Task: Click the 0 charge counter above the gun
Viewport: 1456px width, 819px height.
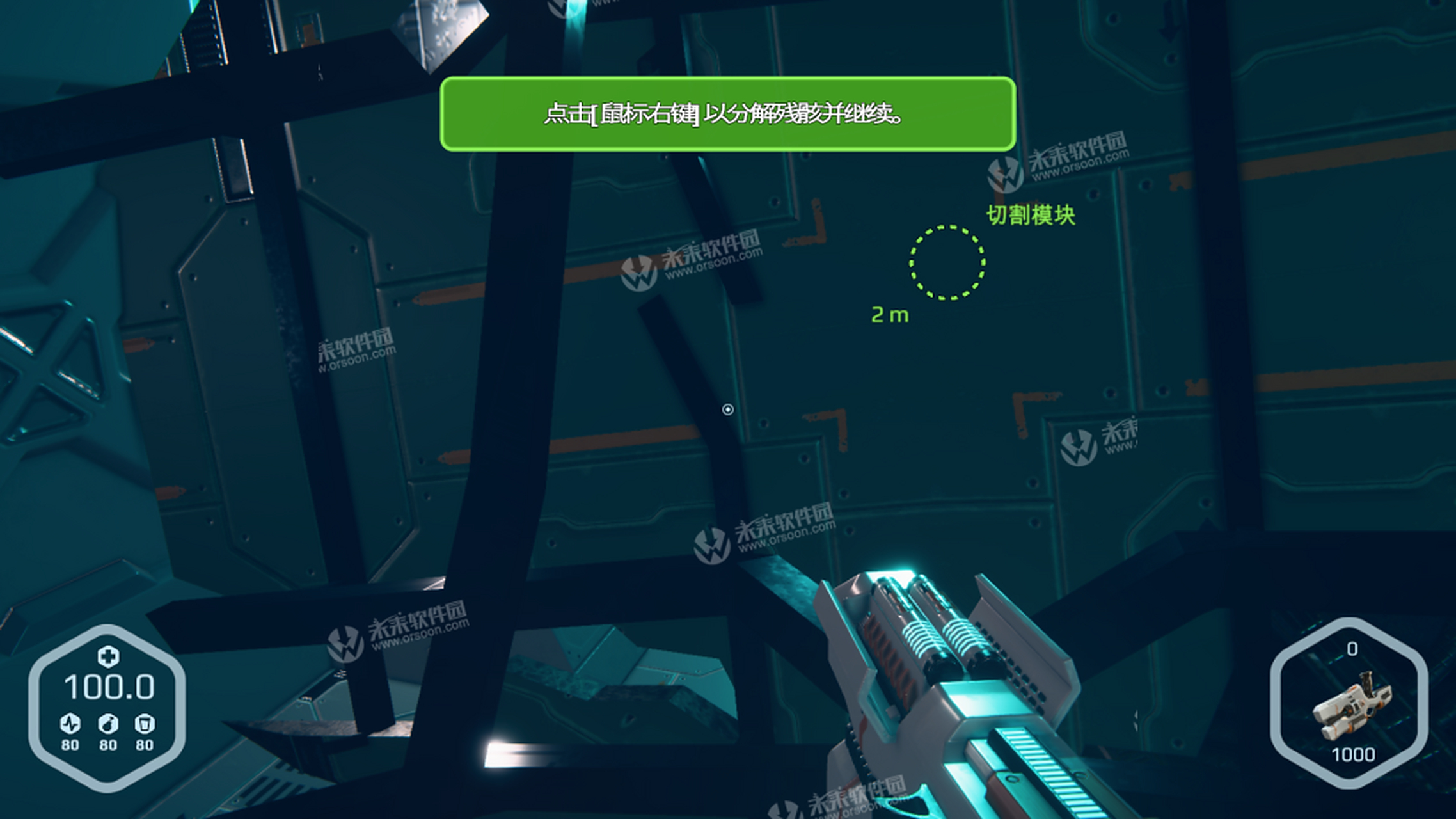Action: [x=1352, y=648]
